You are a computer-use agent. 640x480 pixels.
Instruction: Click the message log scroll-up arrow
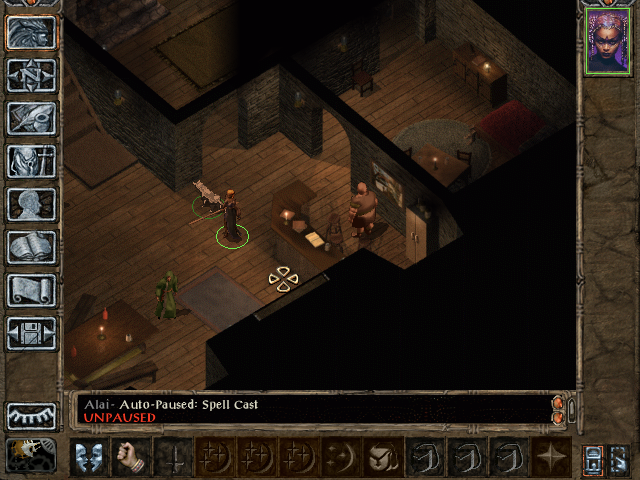point(558,403)
